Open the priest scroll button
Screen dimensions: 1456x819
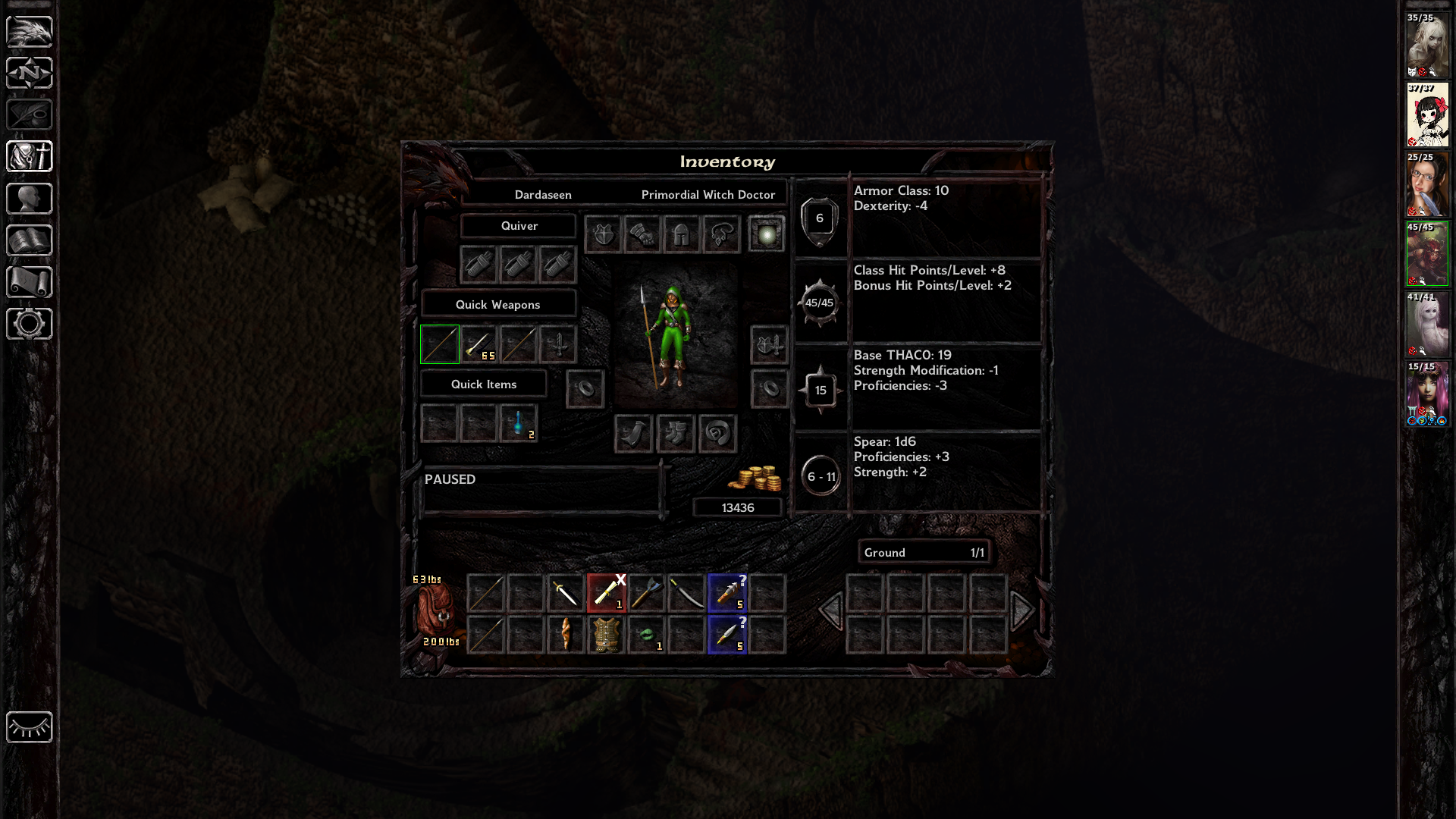click(30, 282)
